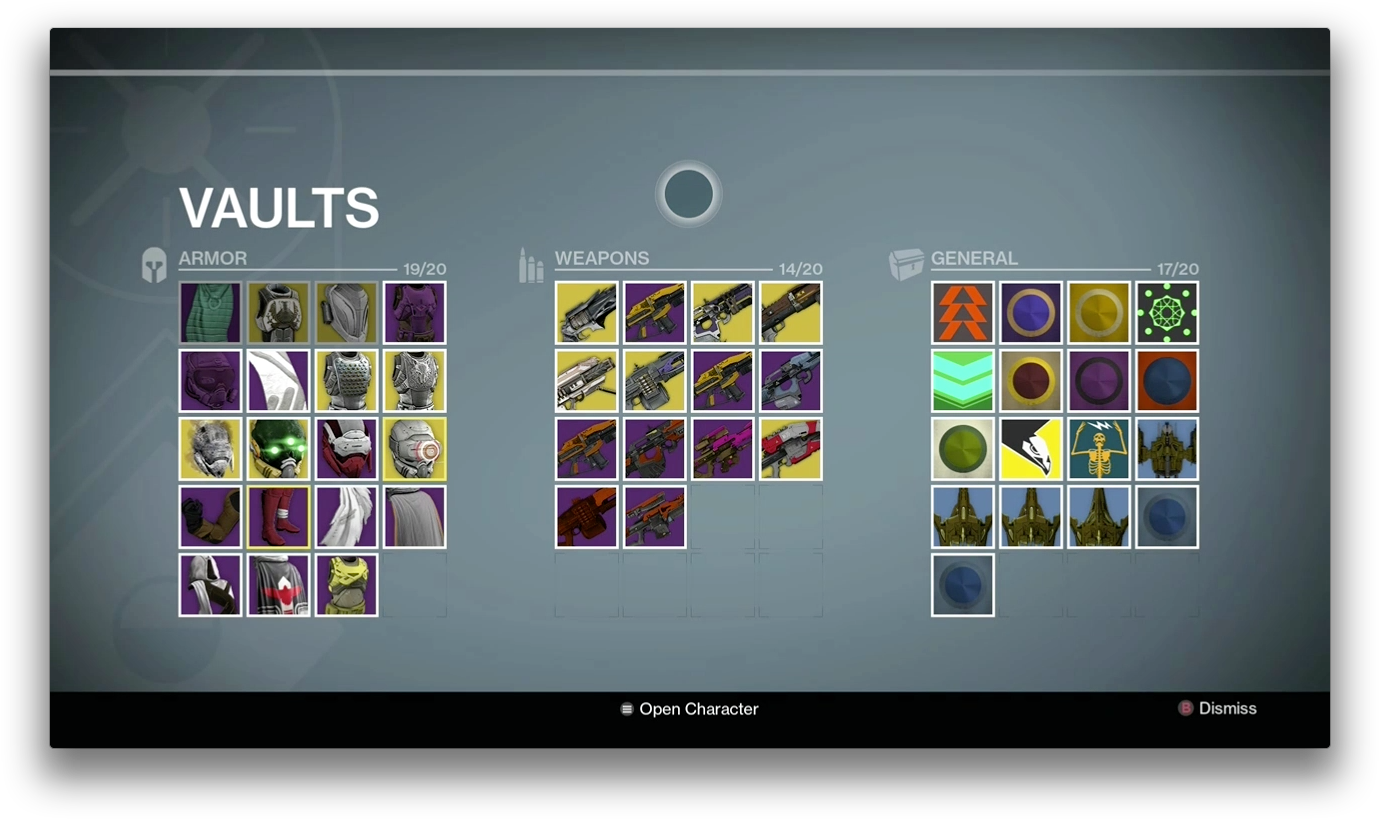
Task: Click the white feathered cloak item
Action: coord(346,517)
